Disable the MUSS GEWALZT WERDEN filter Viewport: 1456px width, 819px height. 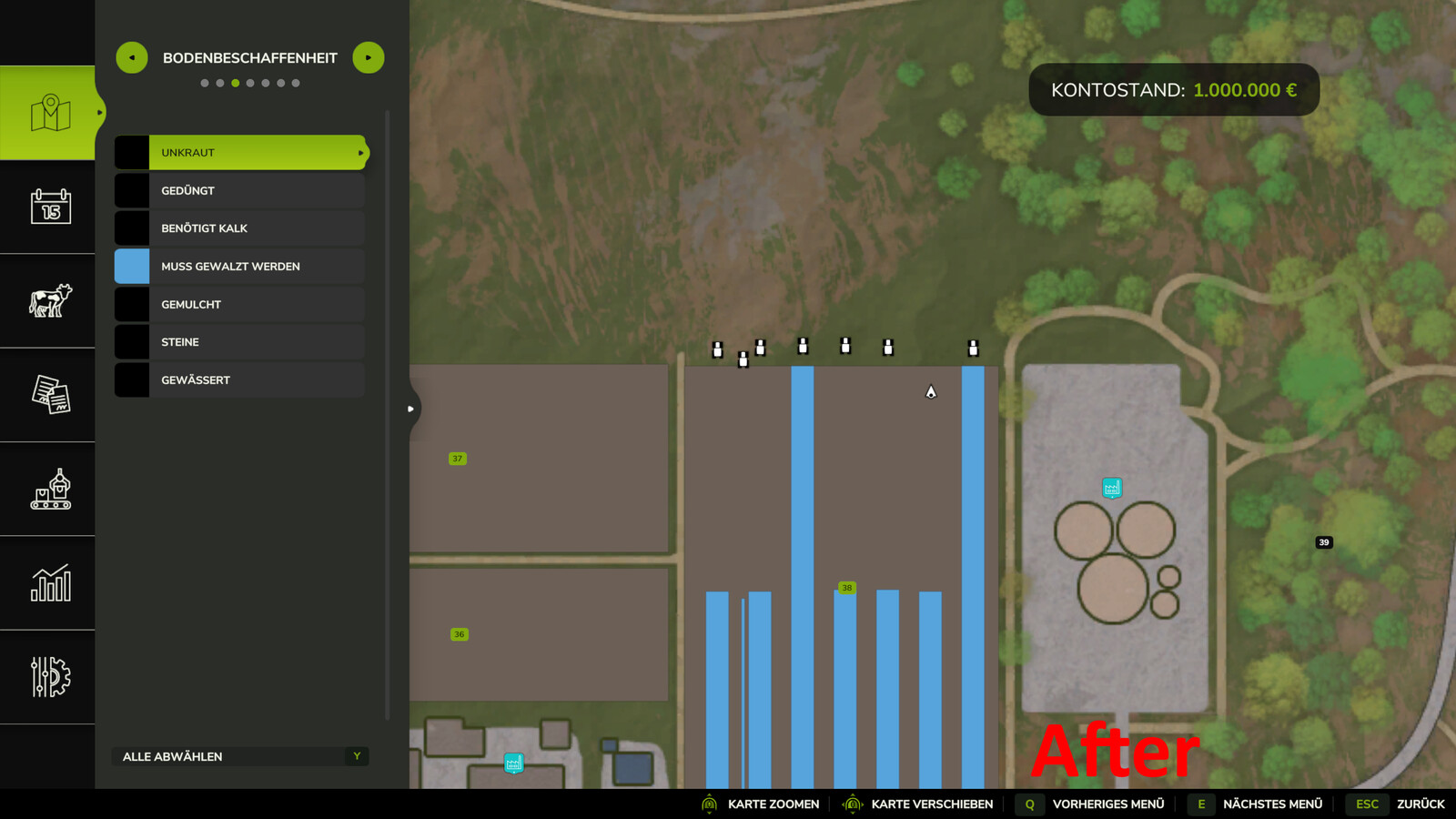coord(131,266)
